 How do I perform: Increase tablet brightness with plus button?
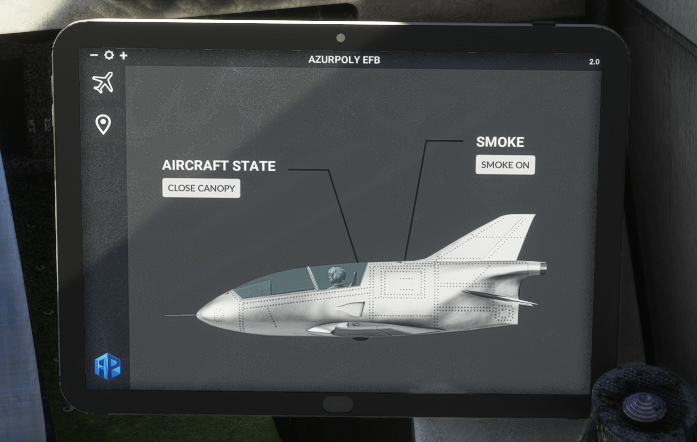[123, 55]
